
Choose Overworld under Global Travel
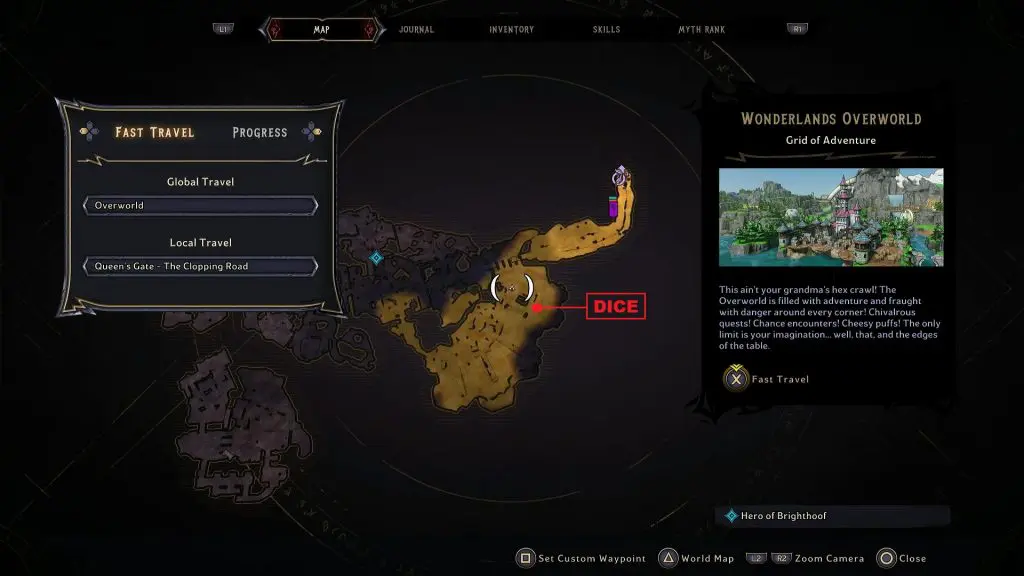click(201, 206)
